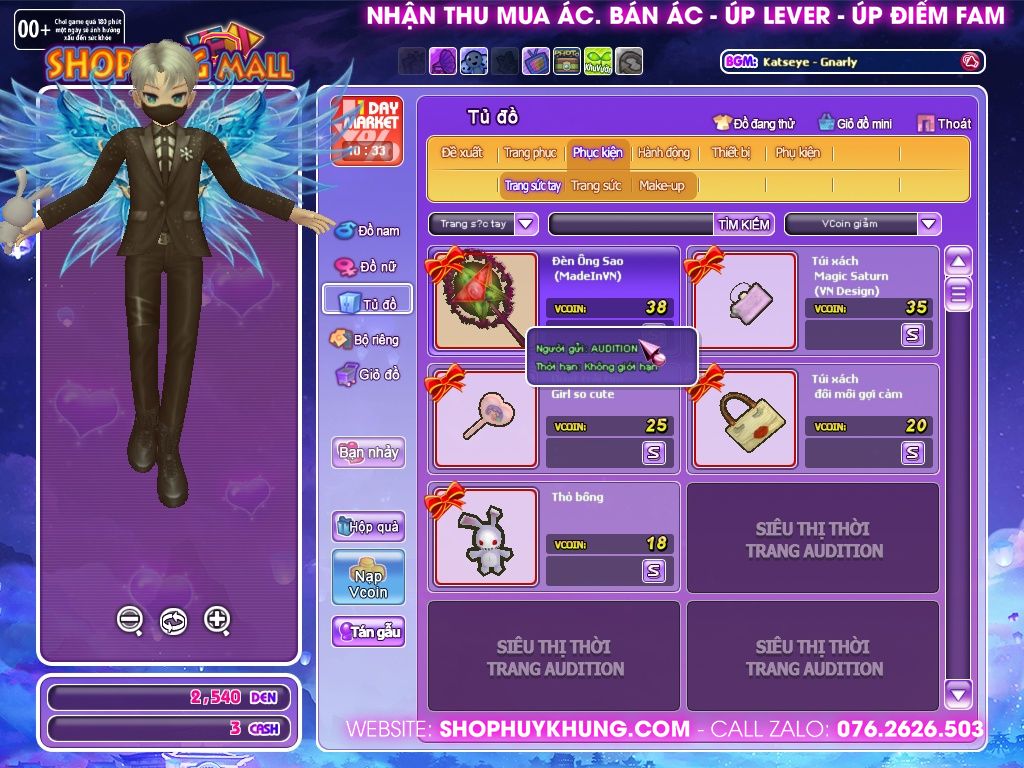Screen dimensions: 1024x768
Task: Show Đồ đang thử items
Action: point(754,123)
